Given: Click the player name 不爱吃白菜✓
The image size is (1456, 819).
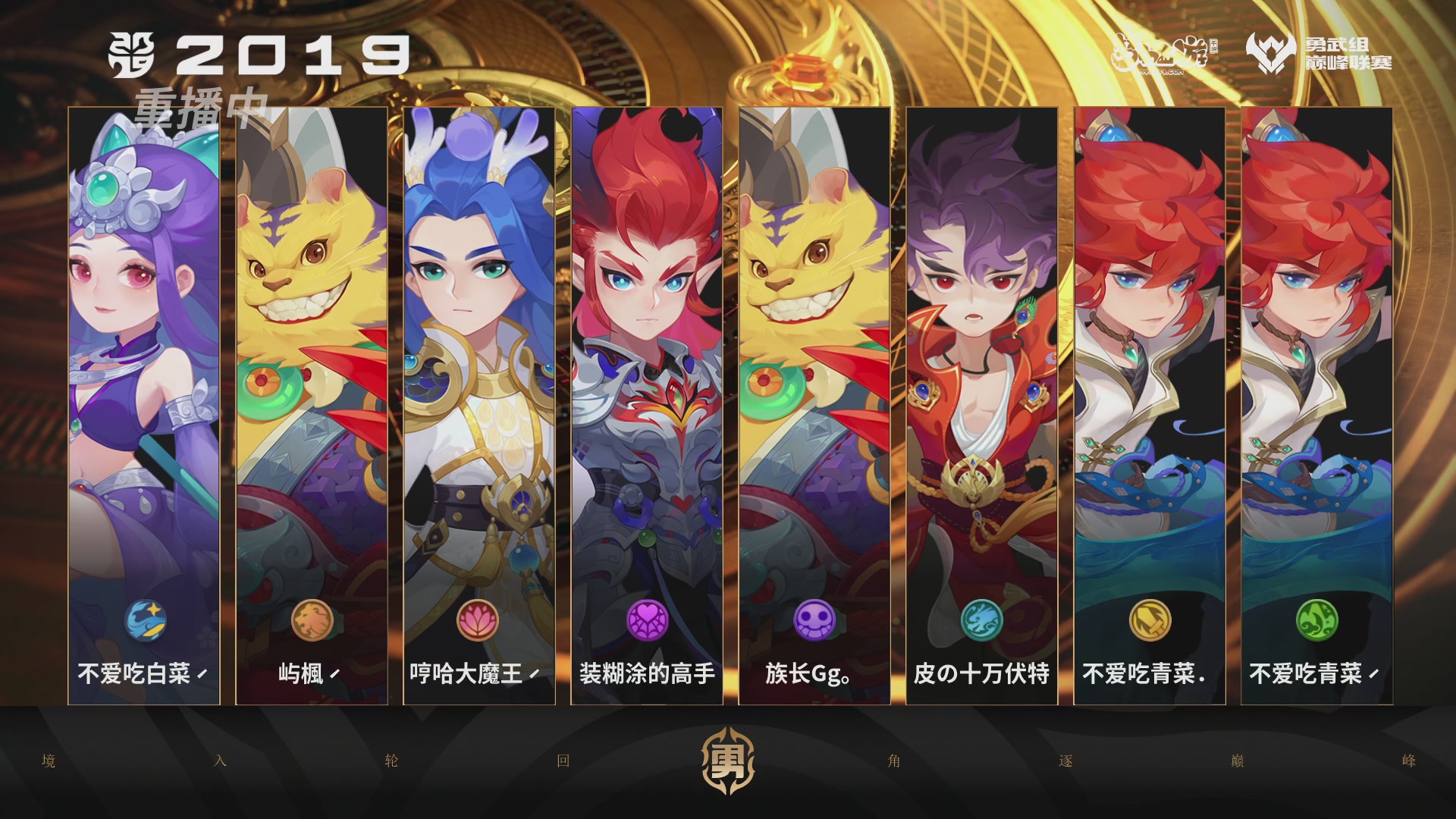Looking at the screenshot, I should tap(144, 673).
